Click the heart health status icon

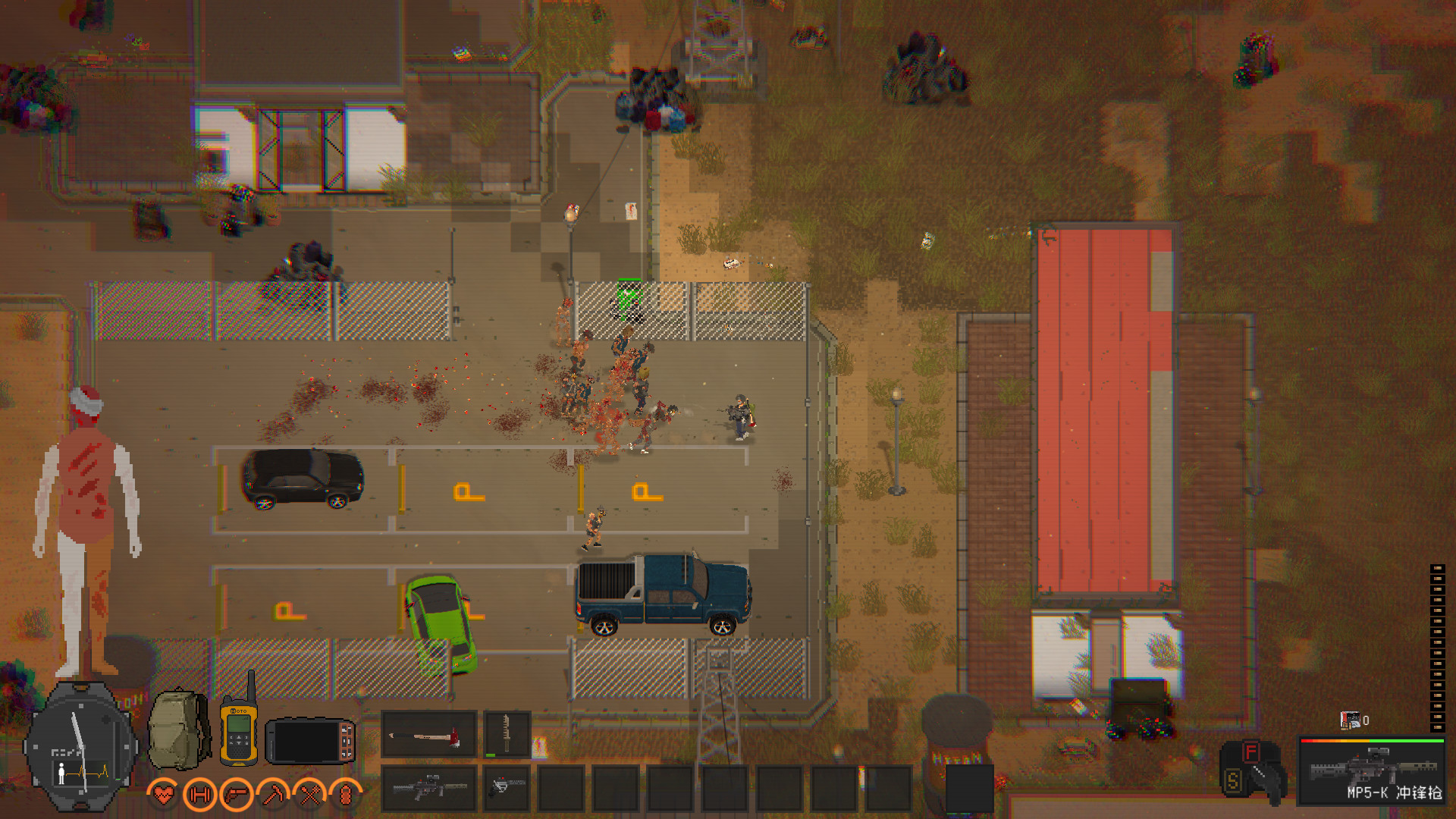[x=163, y=795]
